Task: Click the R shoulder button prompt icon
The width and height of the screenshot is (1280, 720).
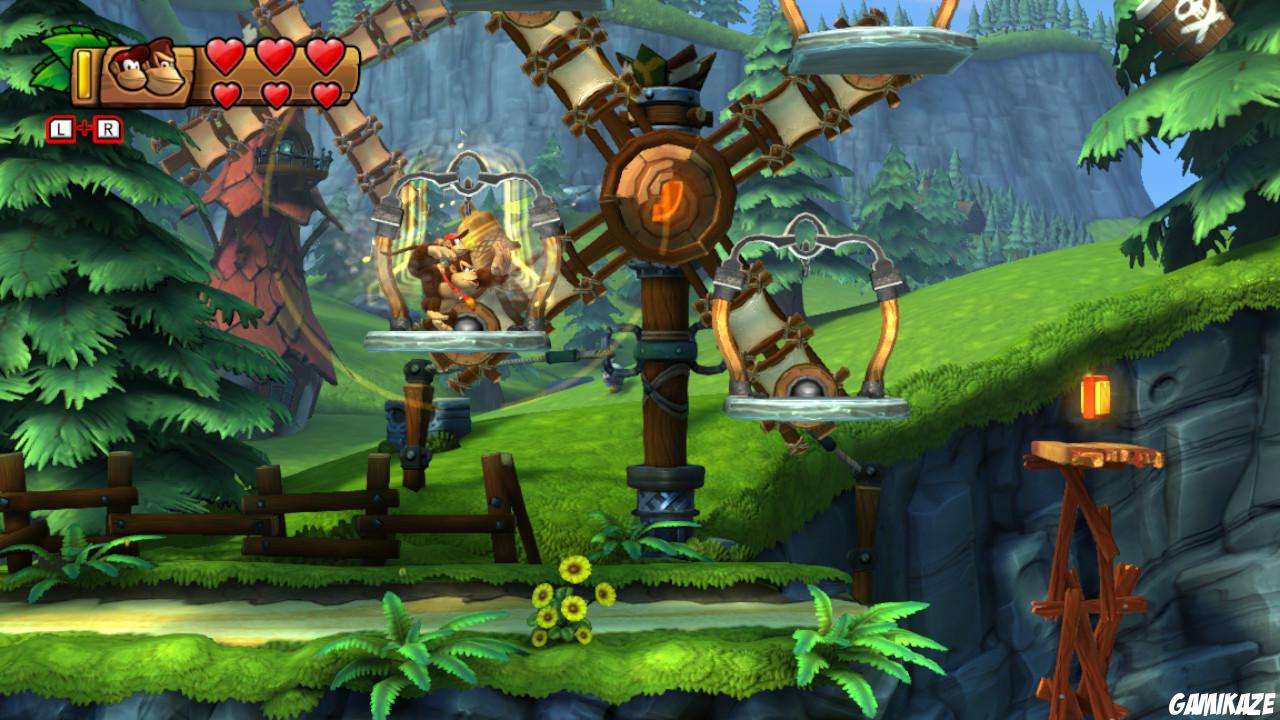Action: coord(108,127)
